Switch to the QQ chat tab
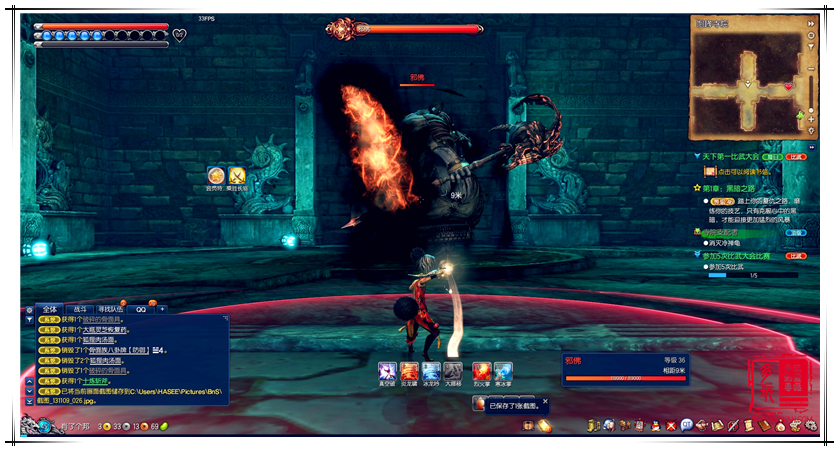The width and height of the screenshot is (839, 451). pyautogui.click(x=142, y=309)
